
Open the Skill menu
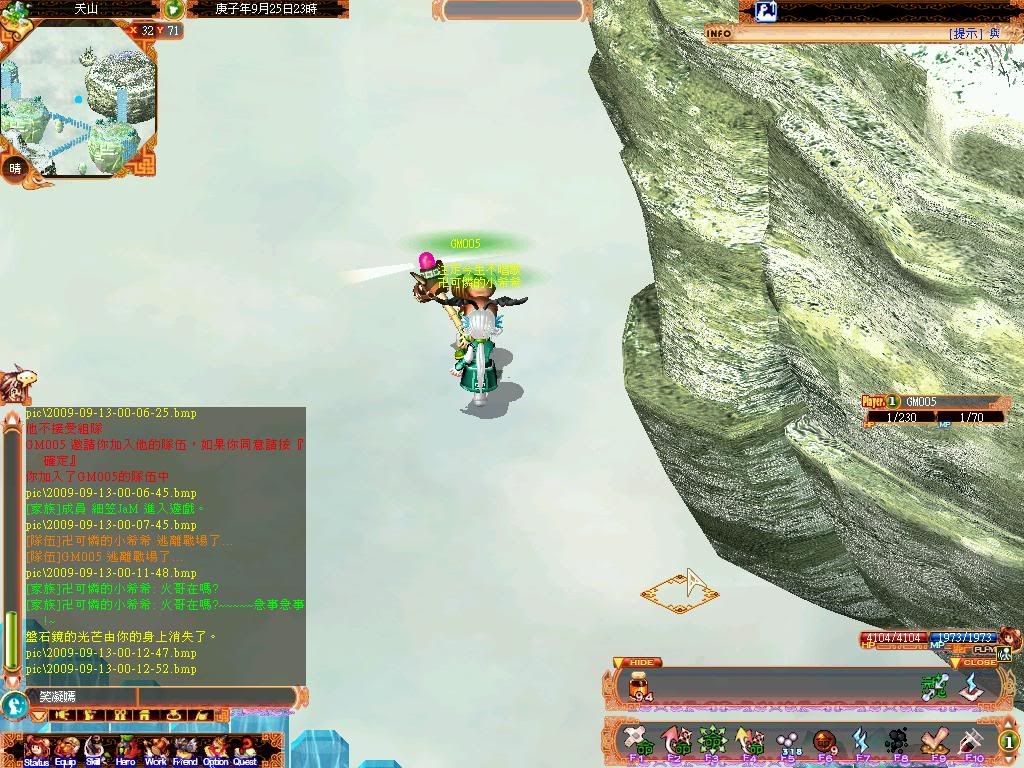click(95, 749)
